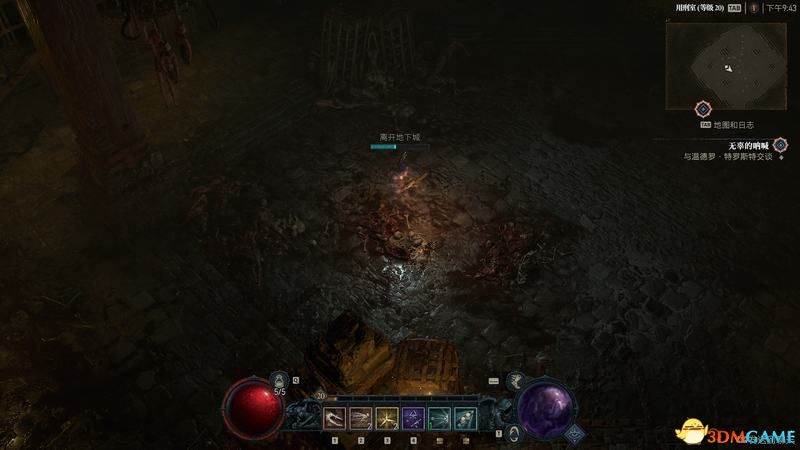Cast the purple fourth hotbar skill
The height and width of the screenshot is (450, 800).
pyautogui.click(x=413, y=418)
